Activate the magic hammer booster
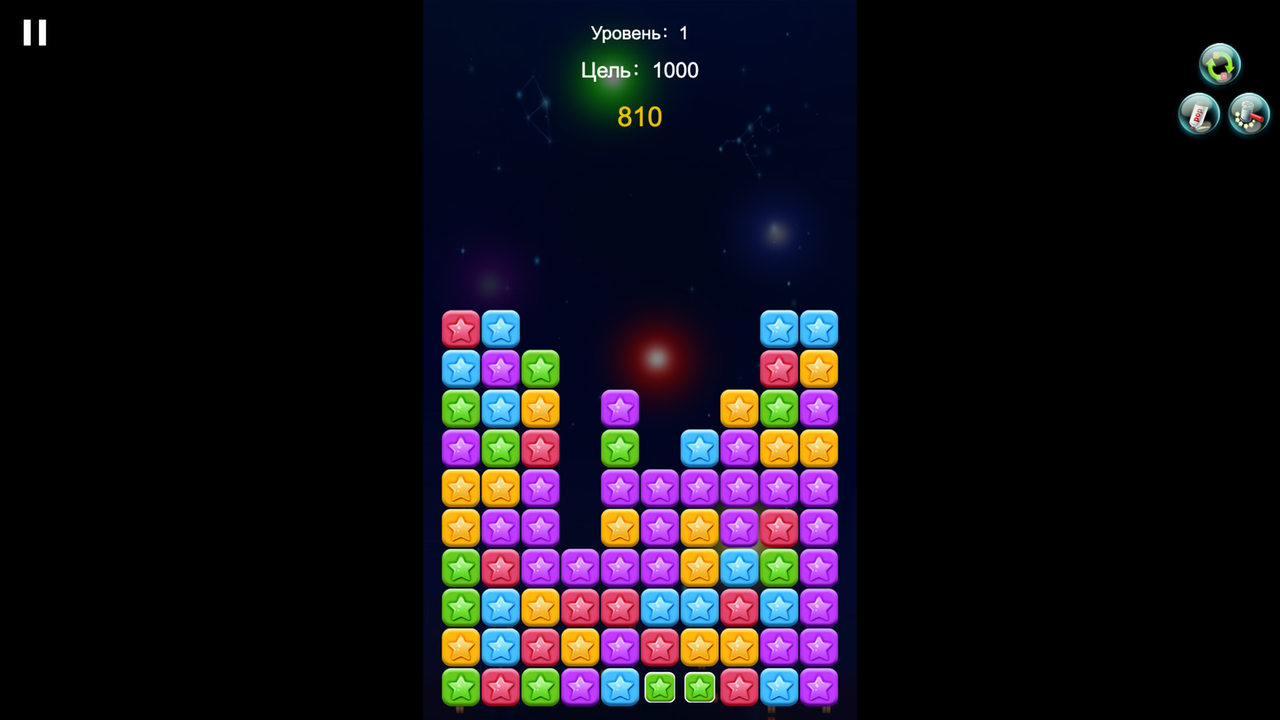The image size is (1280, 720). click(1249, 113)
